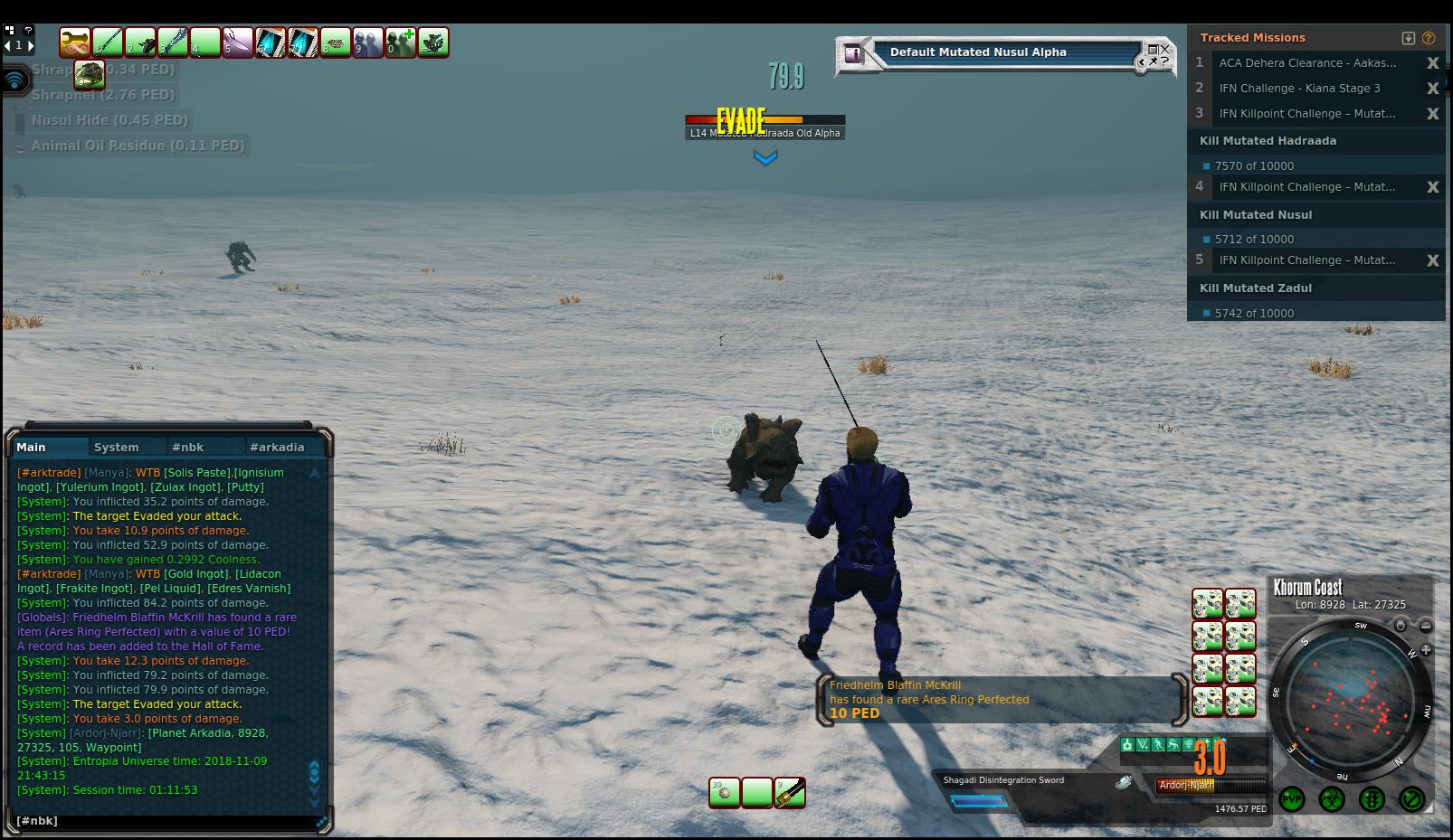
Task: Zoom in the radar with plus button
Action: [1426, 649]
